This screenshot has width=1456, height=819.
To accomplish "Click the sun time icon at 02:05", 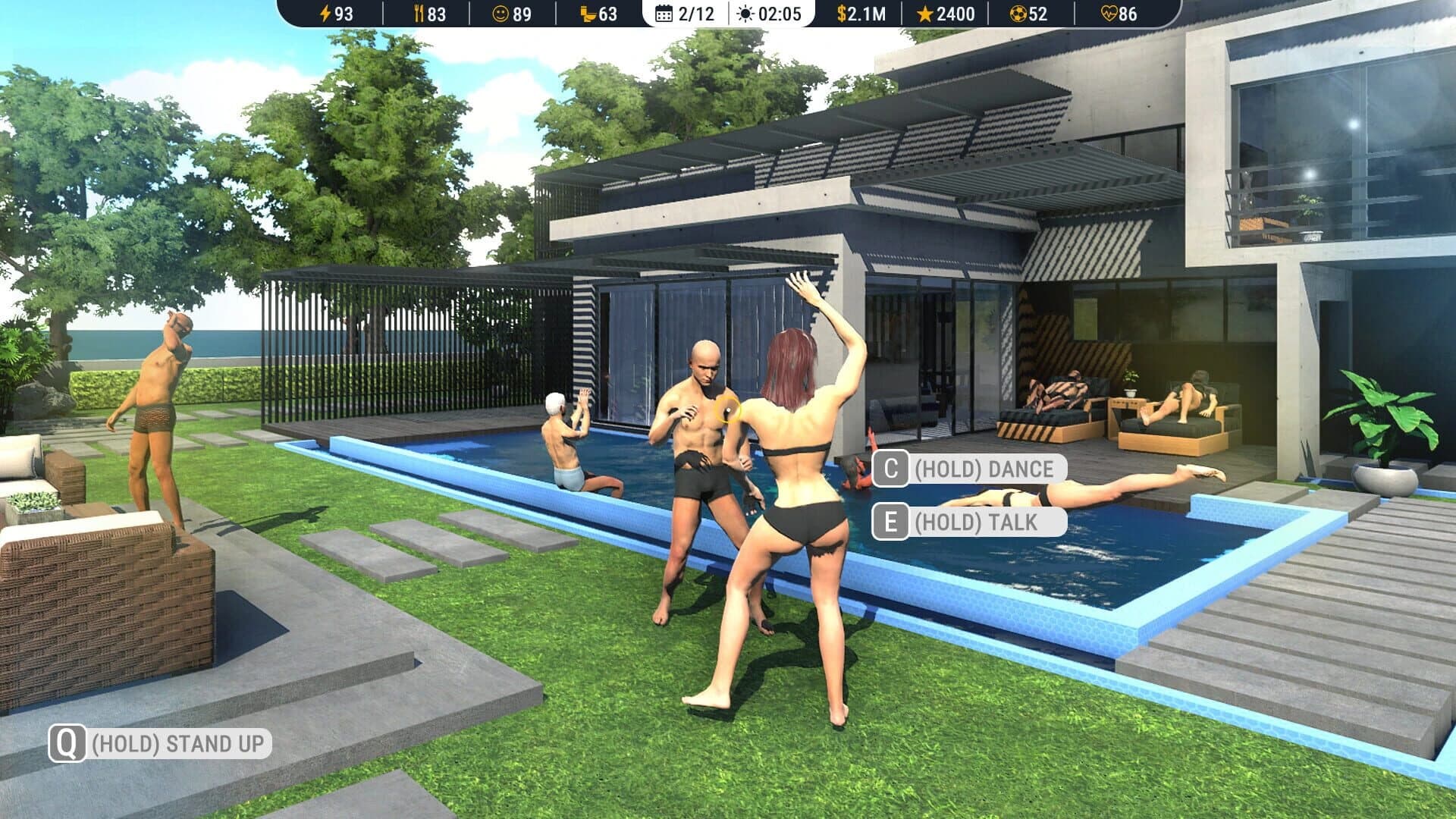I will click(744, 13).
